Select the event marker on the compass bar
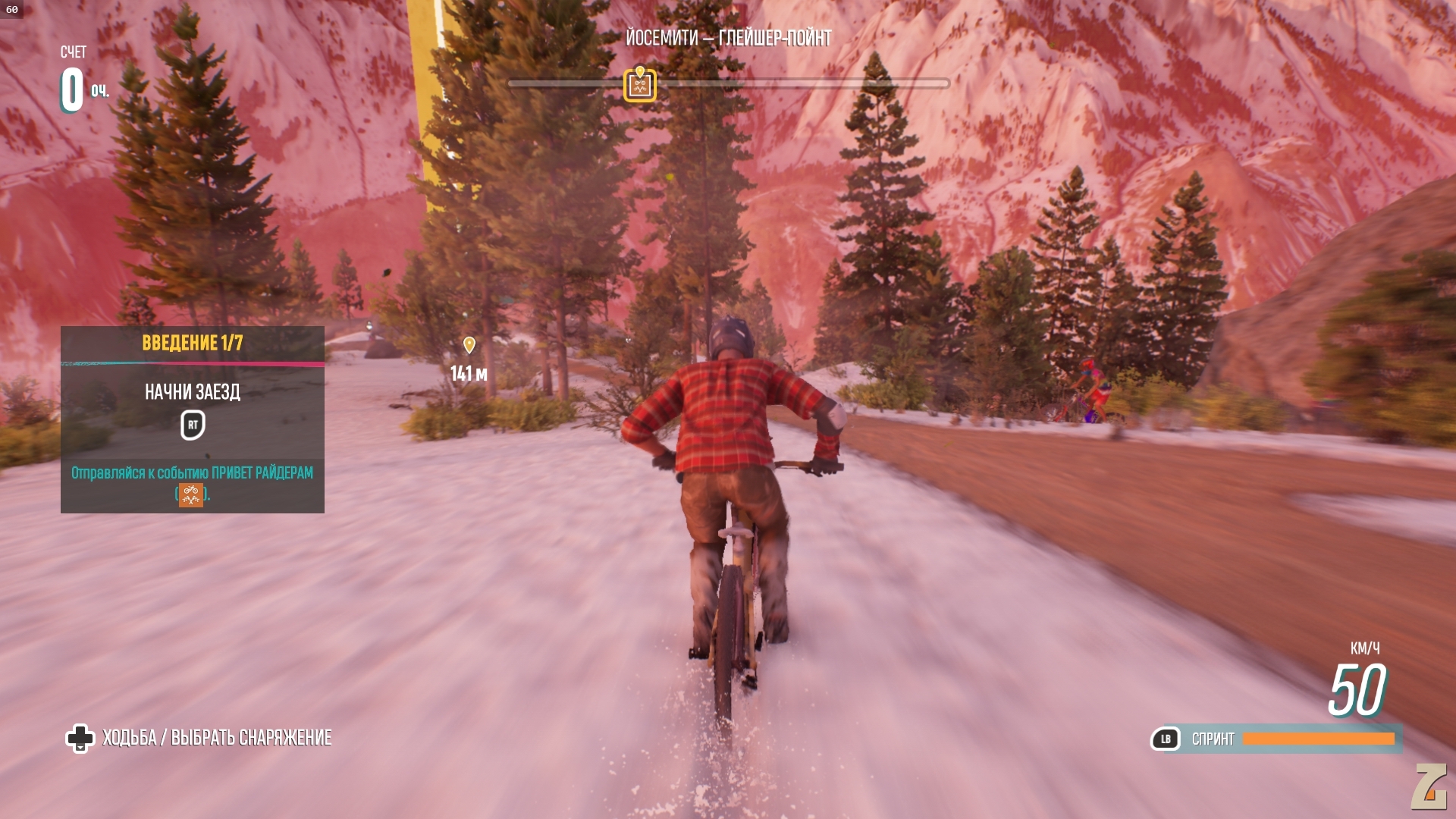The image size is (1456, 819). coord(640,85)
